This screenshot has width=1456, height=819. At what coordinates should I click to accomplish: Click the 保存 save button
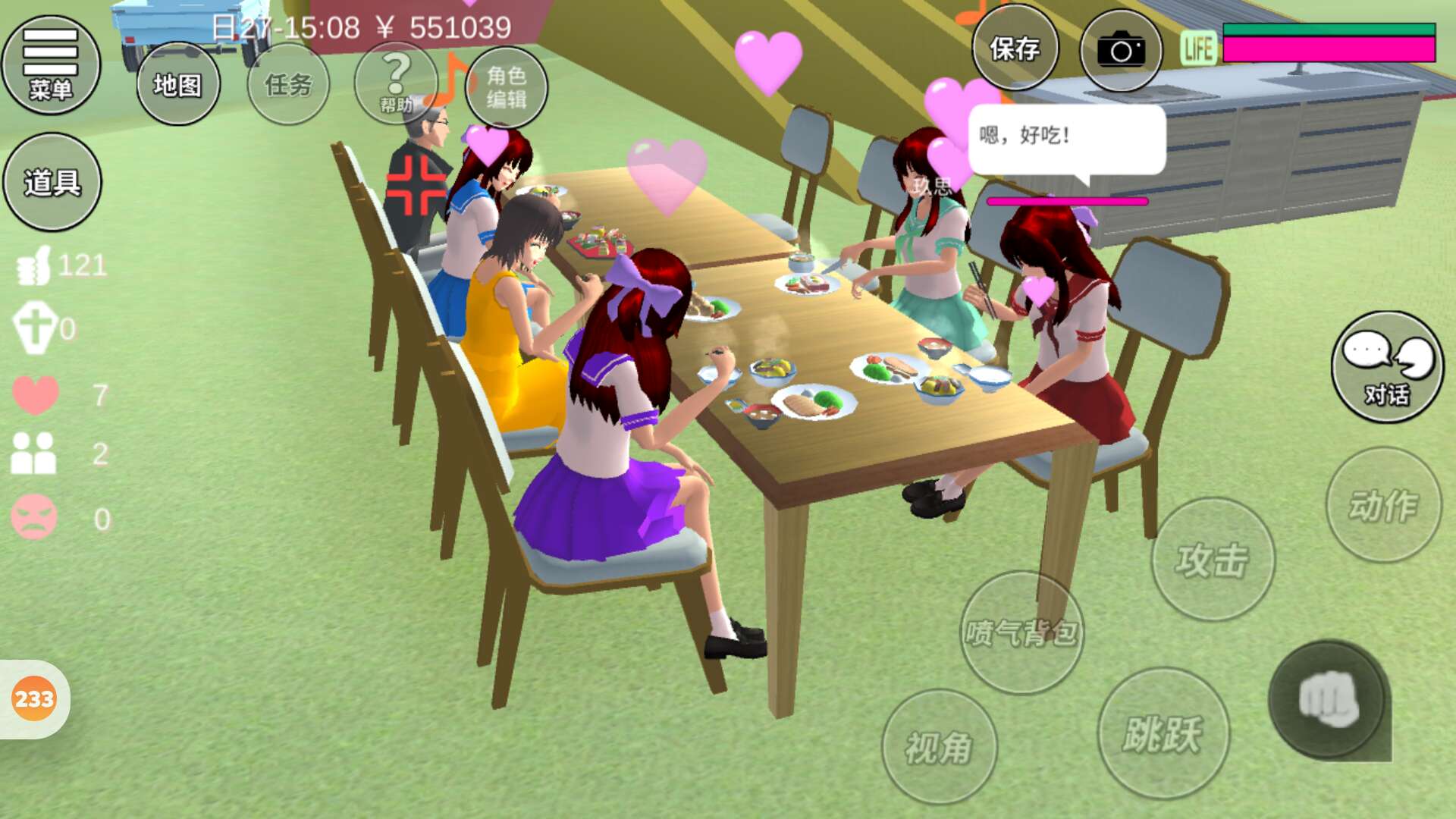(x=1015, y=49)
